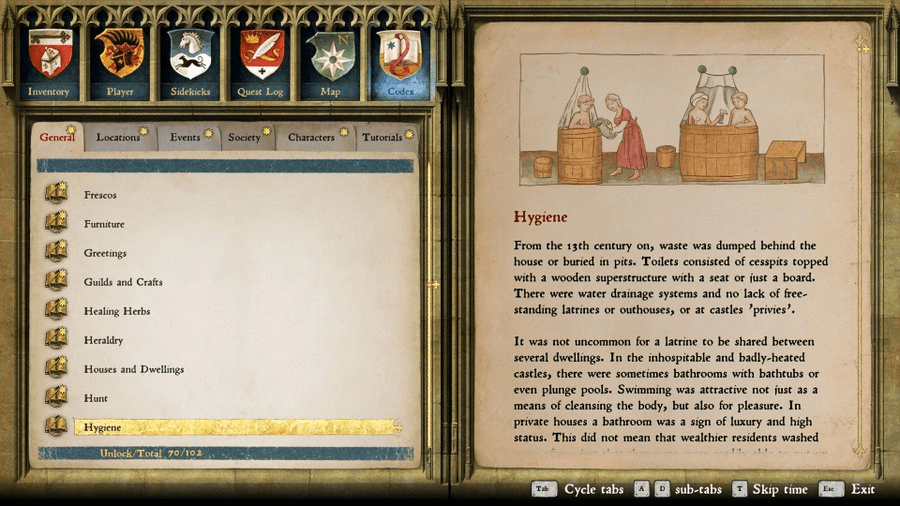This screenshot has width=900, height=506.
Task: Open the Inventory section
Action: tap(49, 59)
